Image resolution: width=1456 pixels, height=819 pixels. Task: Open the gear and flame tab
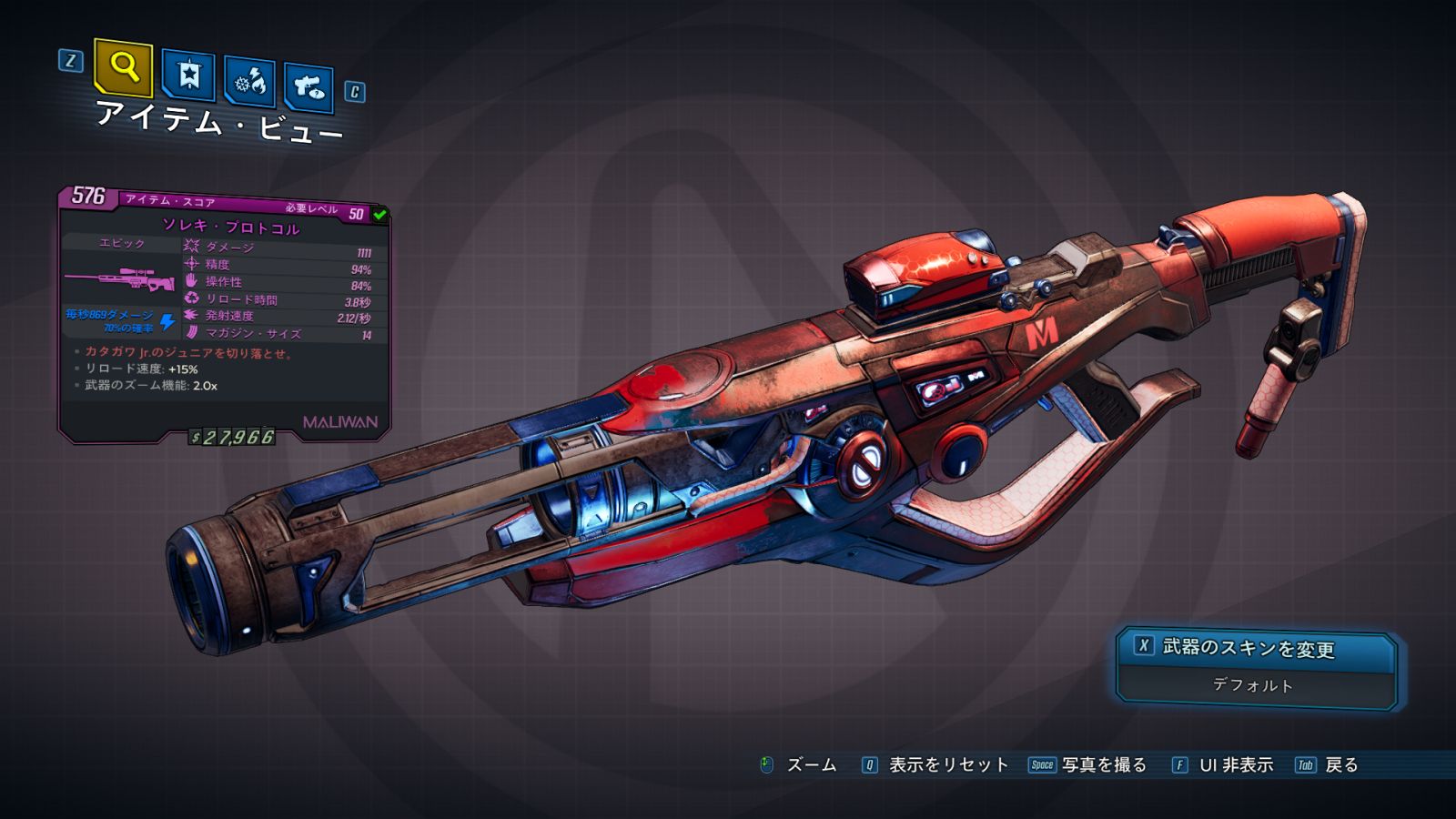249,82
